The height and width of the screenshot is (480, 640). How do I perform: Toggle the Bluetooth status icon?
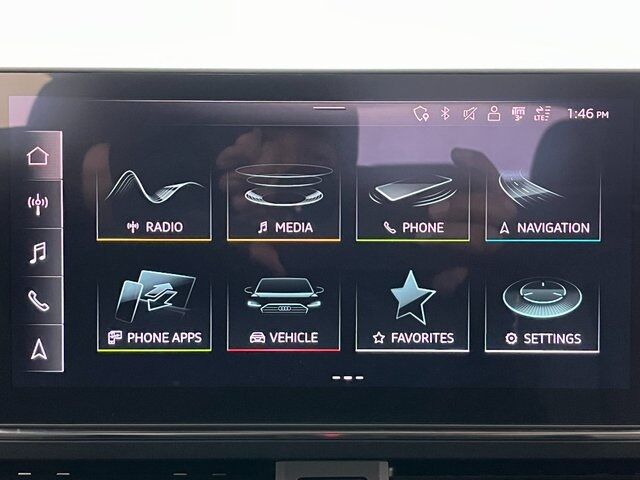446,113
